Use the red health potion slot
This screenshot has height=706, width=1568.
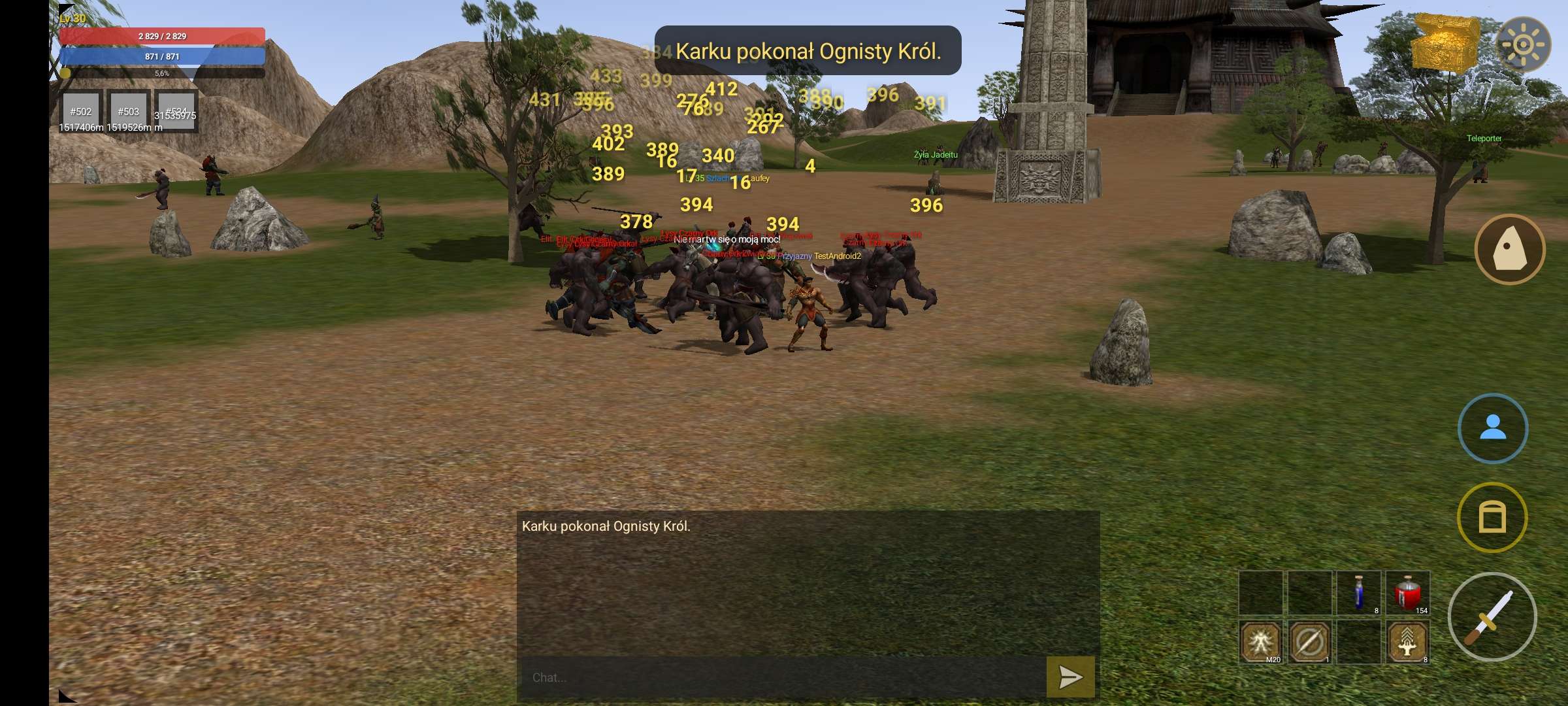pos(1408,593)
